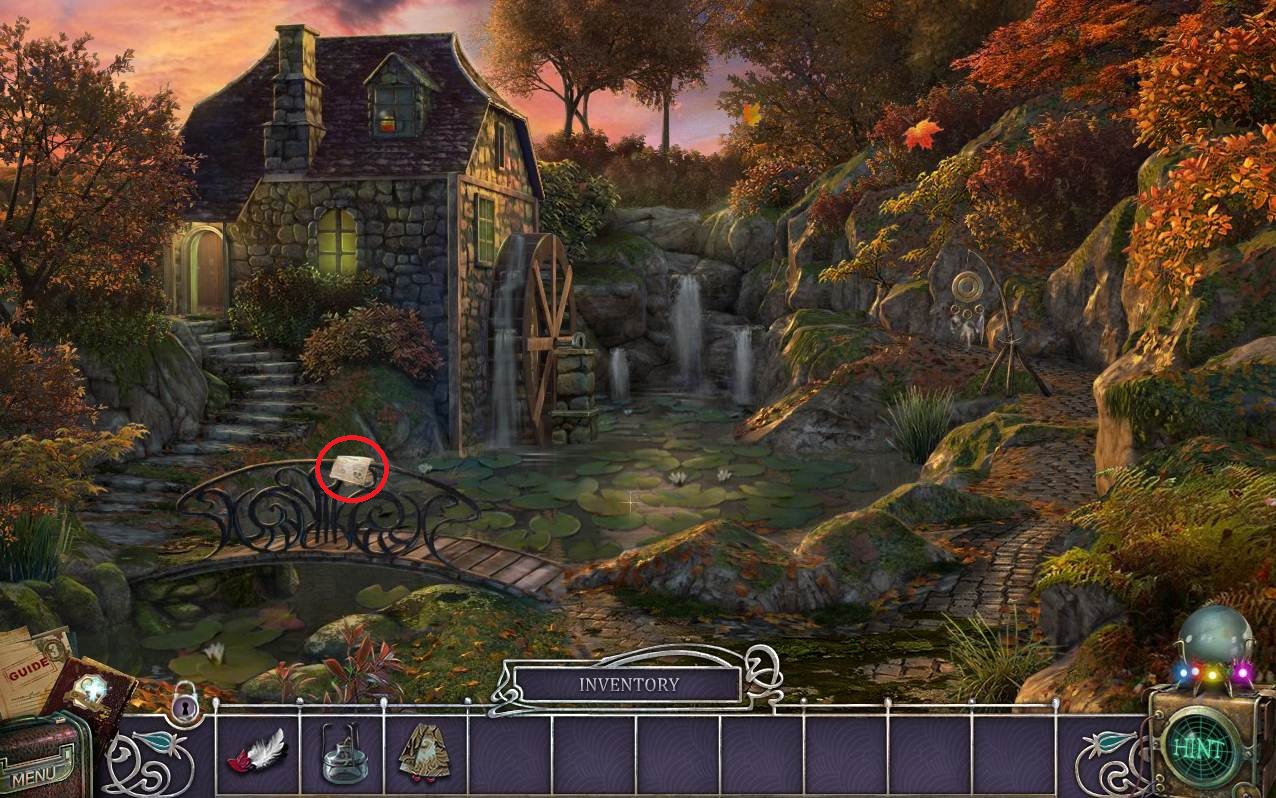Pick the folded cloth inventory item

(424, 752)
